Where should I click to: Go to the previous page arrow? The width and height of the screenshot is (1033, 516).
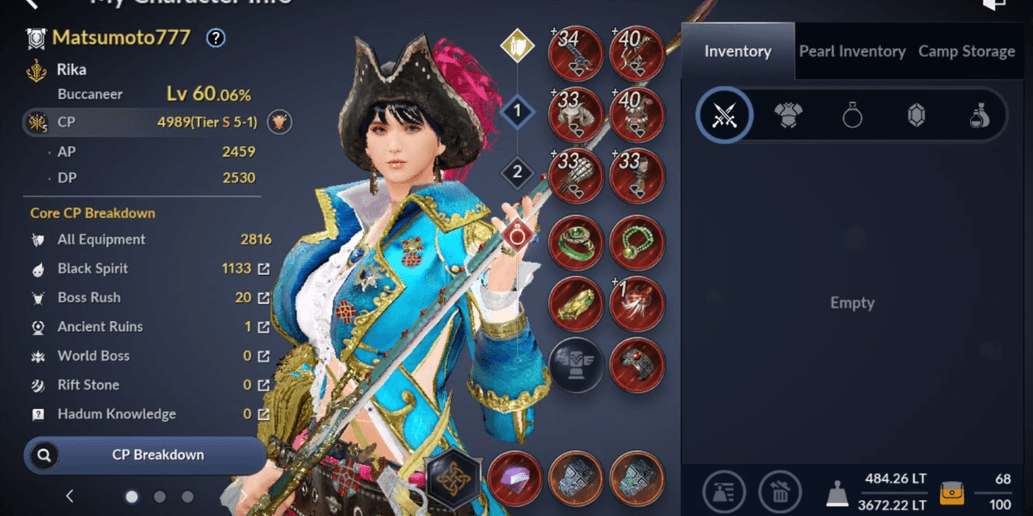[70, 496]
